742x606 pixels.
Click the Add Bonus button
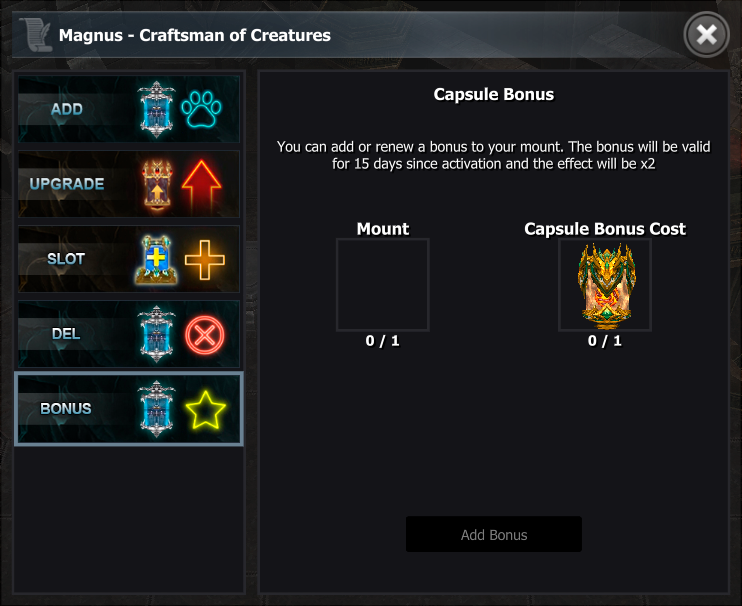point(493,535)
